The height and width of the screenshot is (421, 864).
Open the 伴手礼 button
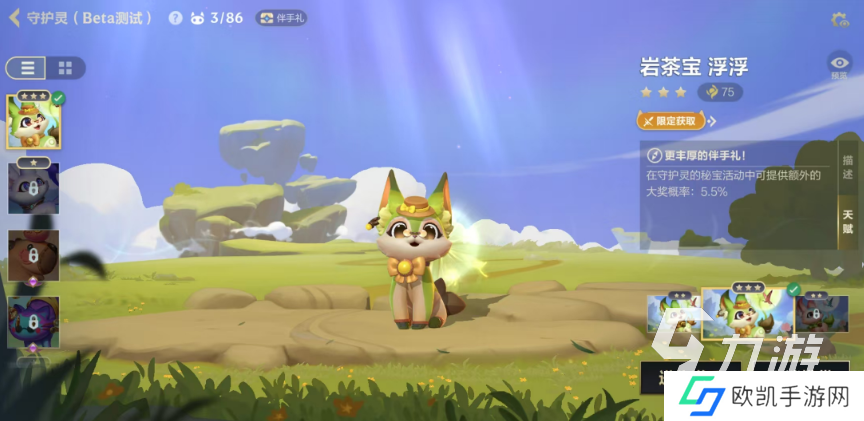pos(281,18)
